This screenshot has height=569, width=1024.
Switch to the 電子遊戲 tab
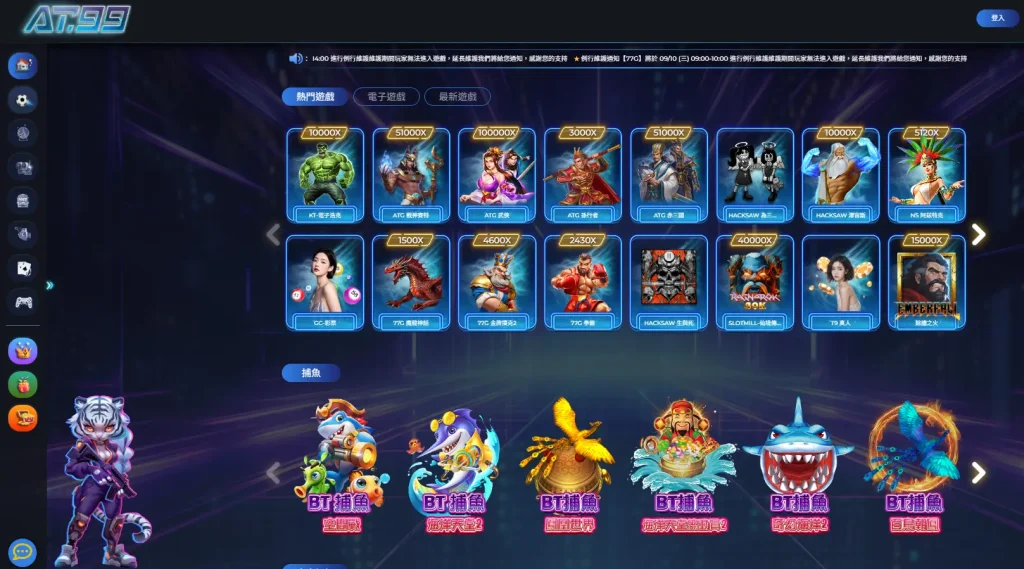point(385,97)
